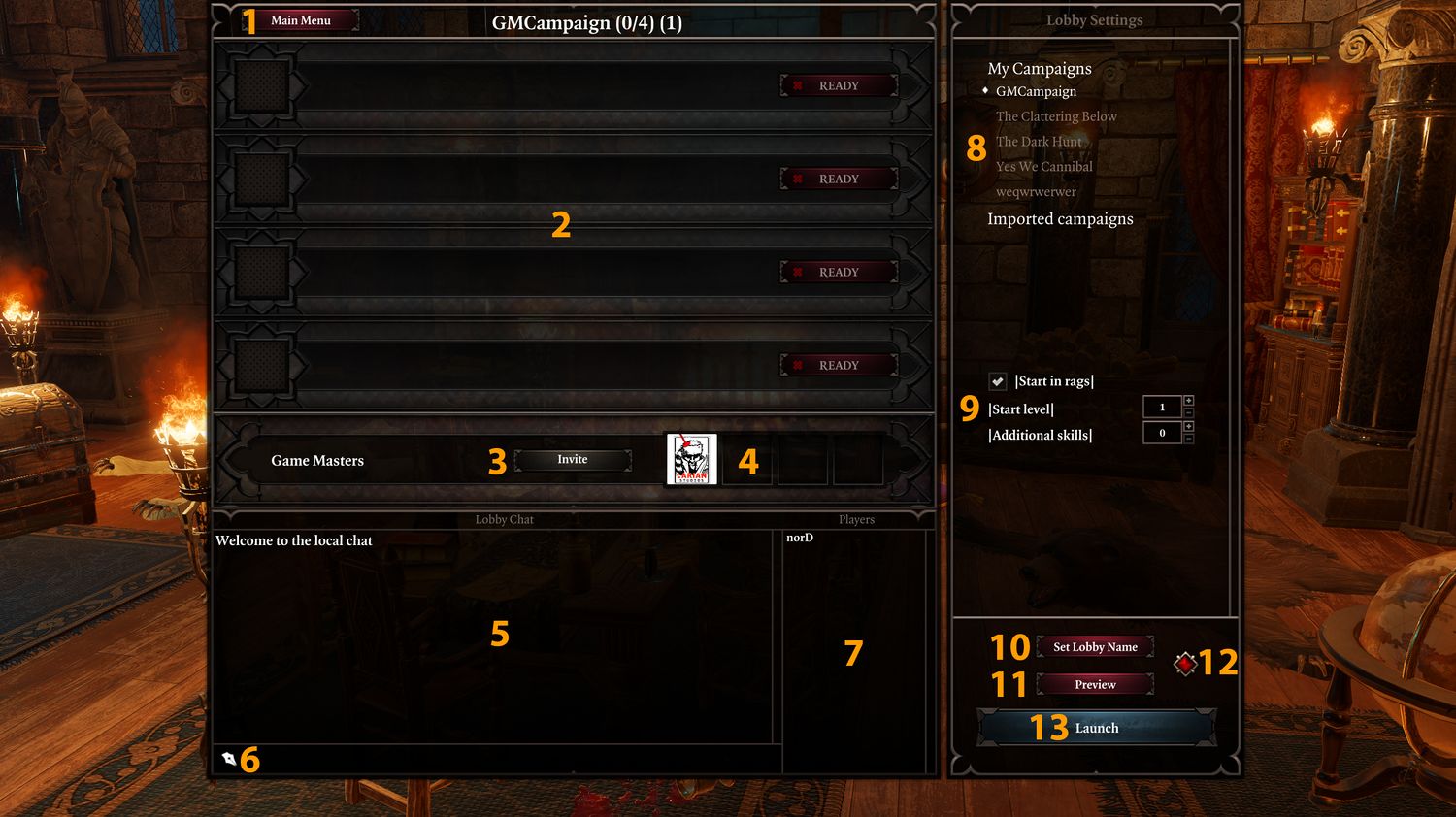Return to the Main Menu
The height and width of the screenshot is (817, 1456).
300,20
